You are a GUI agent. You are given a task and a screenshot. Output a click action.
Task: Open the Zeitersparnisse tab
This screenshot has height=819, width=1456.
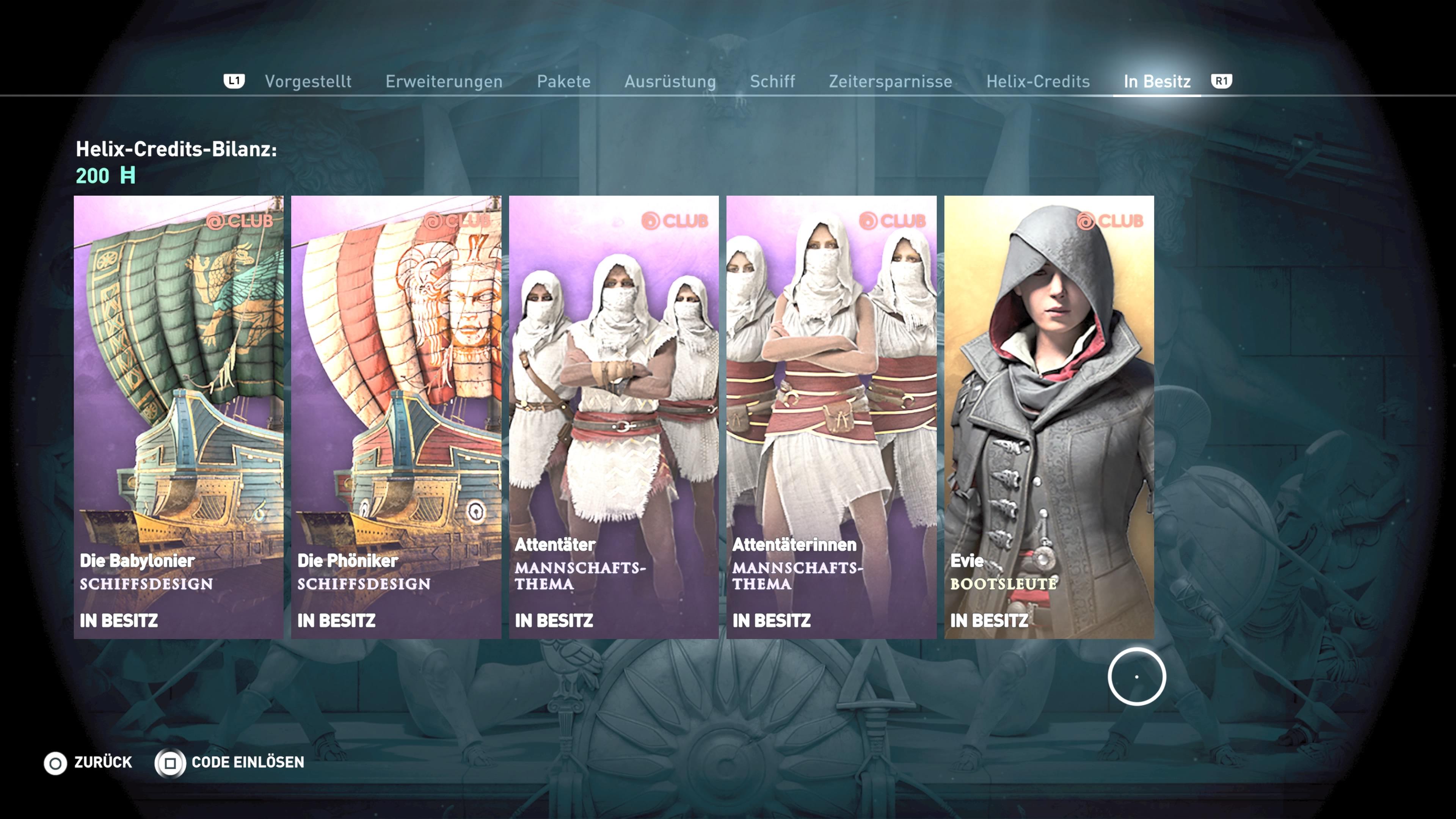point(890,82)
